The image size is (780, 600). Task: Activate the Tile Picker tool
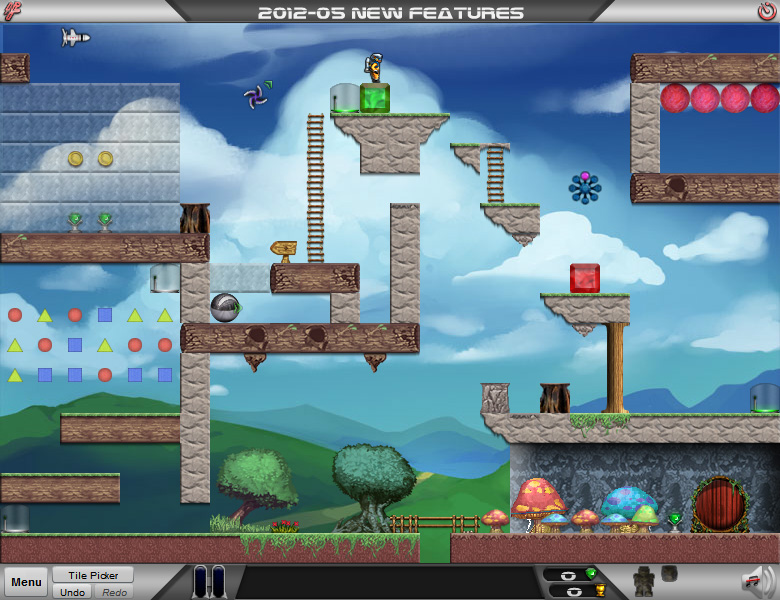tap(93, 575)
